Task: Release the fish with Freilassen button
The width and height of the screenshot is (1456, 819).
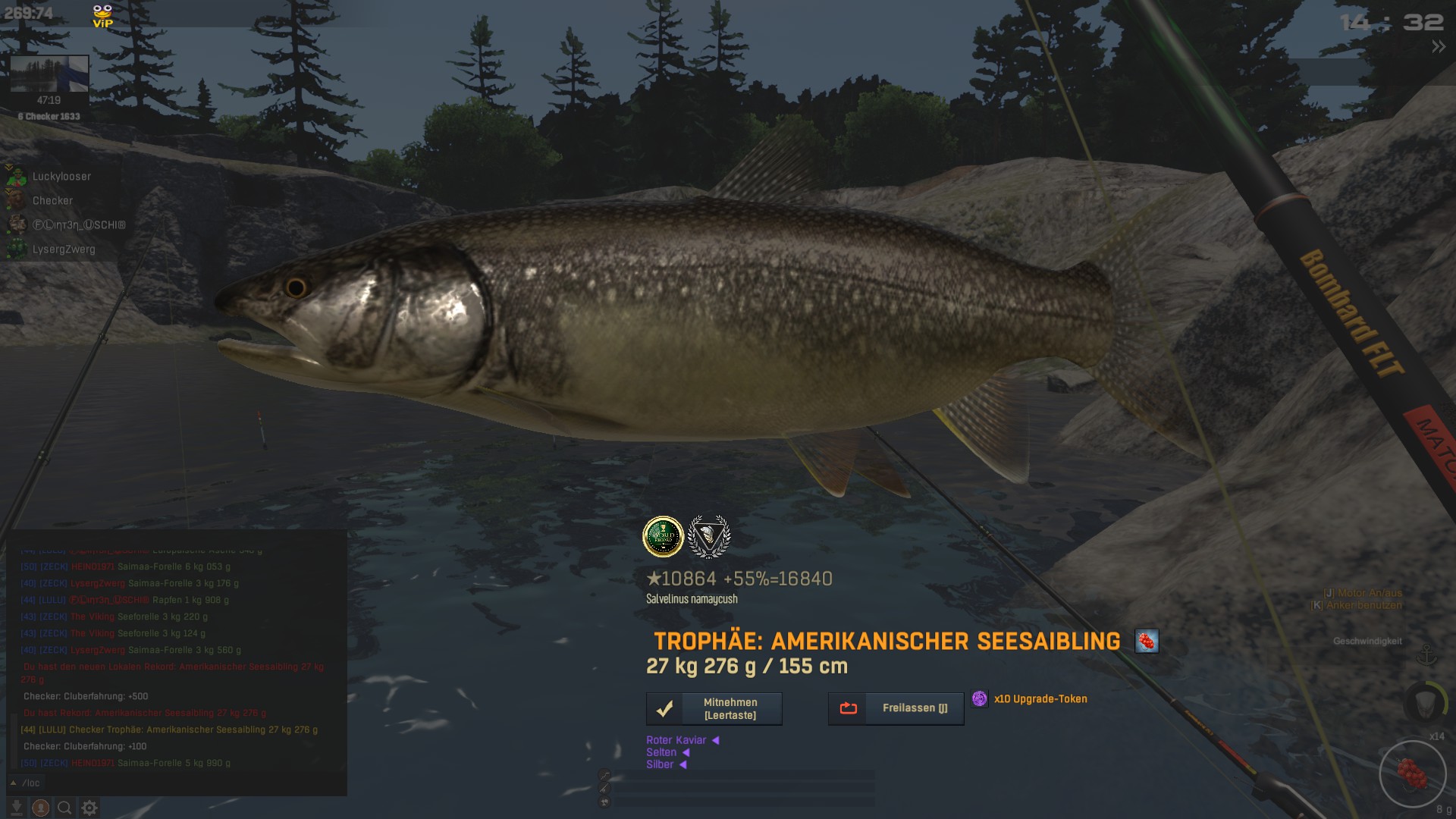Action: click(896, 708)
